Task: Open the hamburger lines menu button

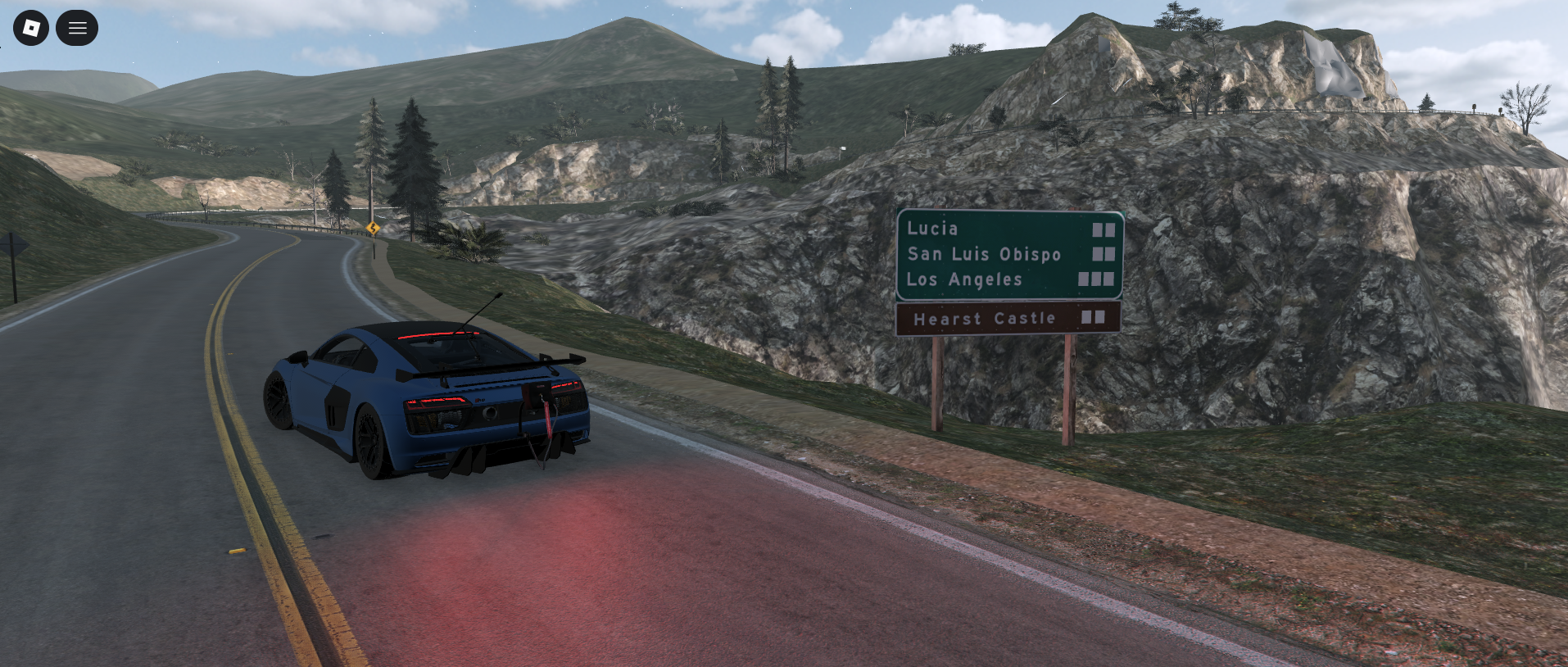Action: coord(77,29)
